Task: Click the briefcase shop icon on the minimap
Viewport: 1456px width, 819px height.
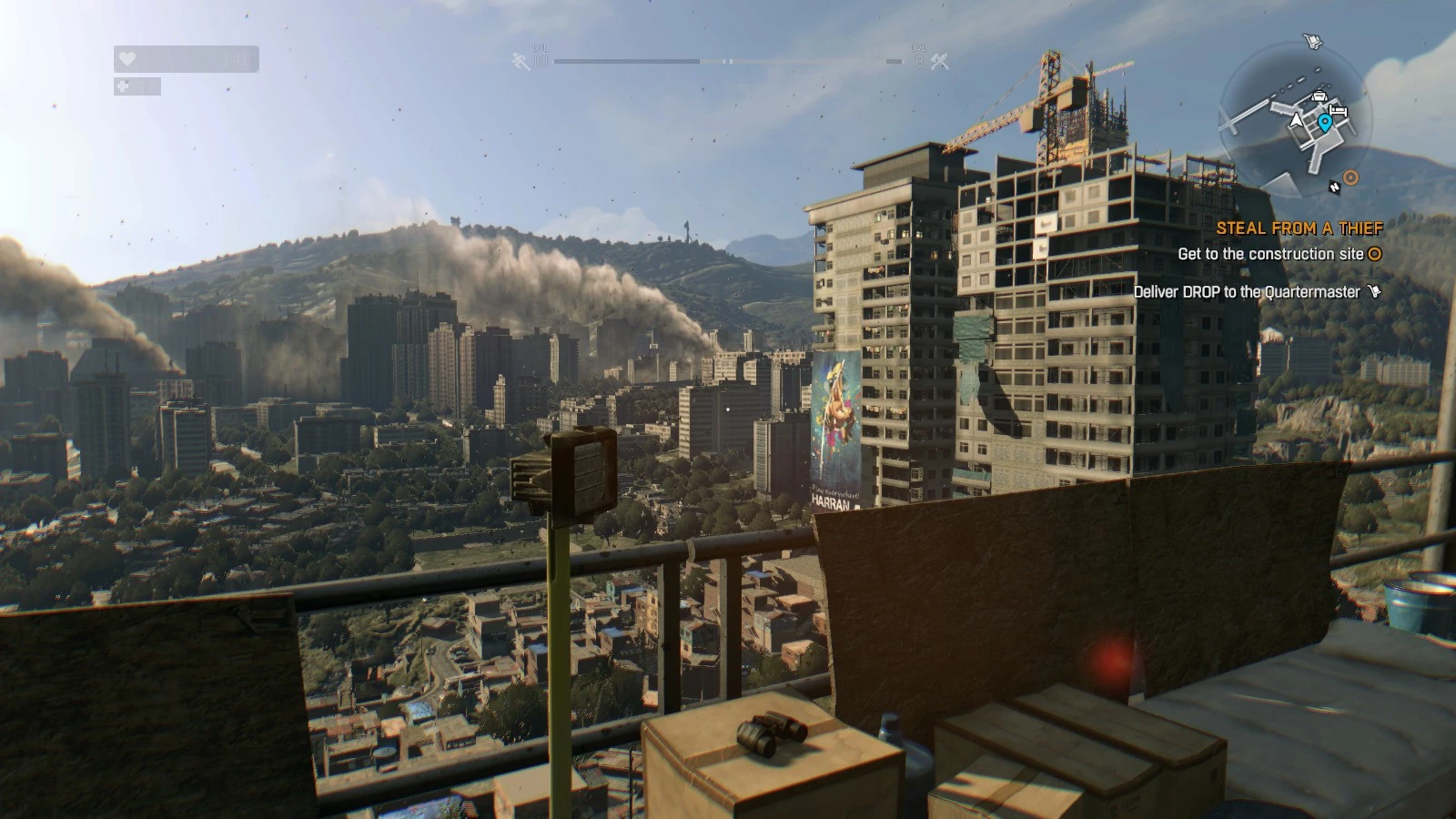Action: click(x=1319, y=96)
